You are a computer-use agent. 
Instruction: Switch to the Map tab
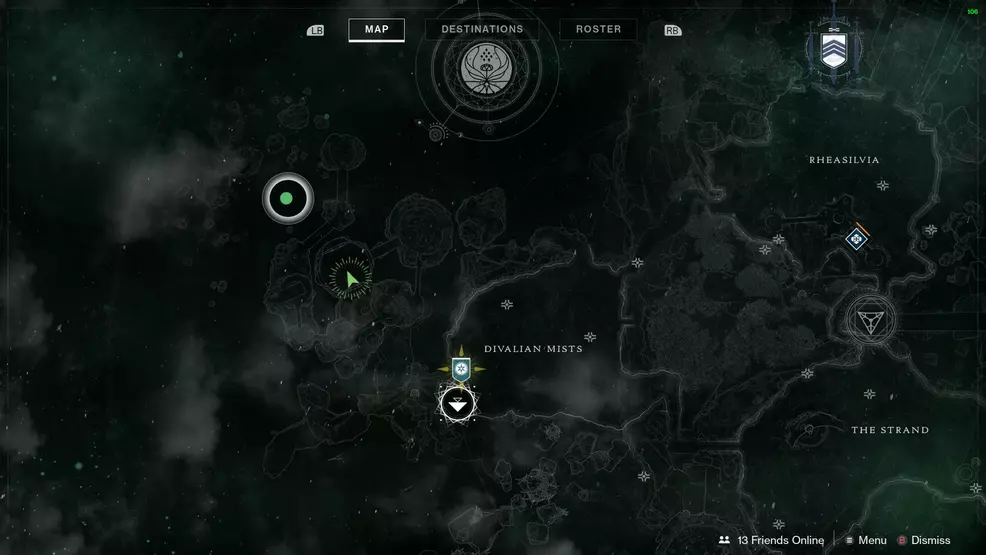coord(376,29)
